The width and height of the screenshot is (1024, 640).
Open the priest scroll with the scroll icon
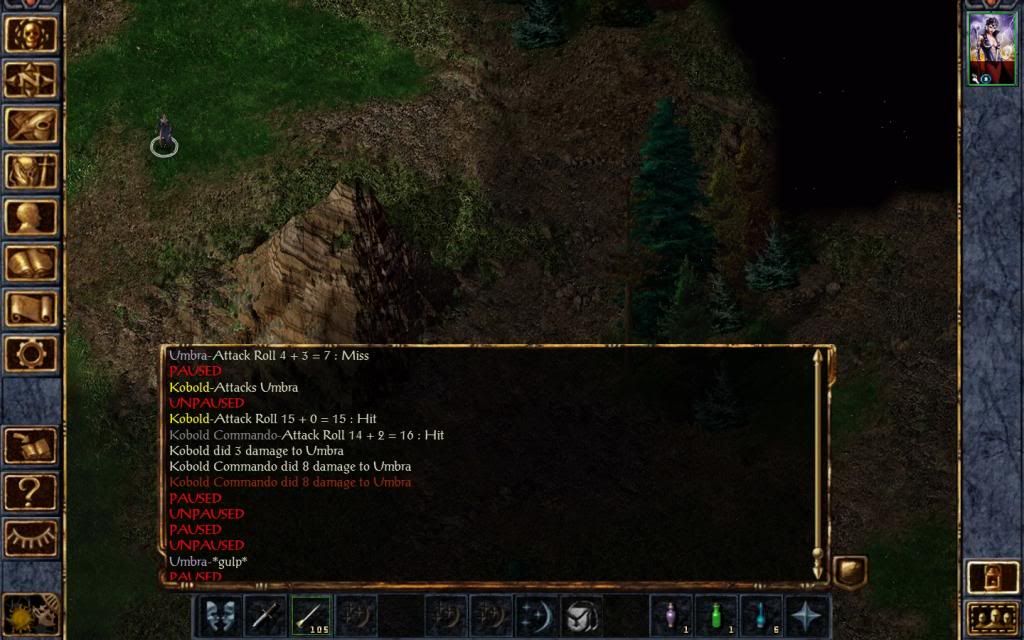pos(31,308)
